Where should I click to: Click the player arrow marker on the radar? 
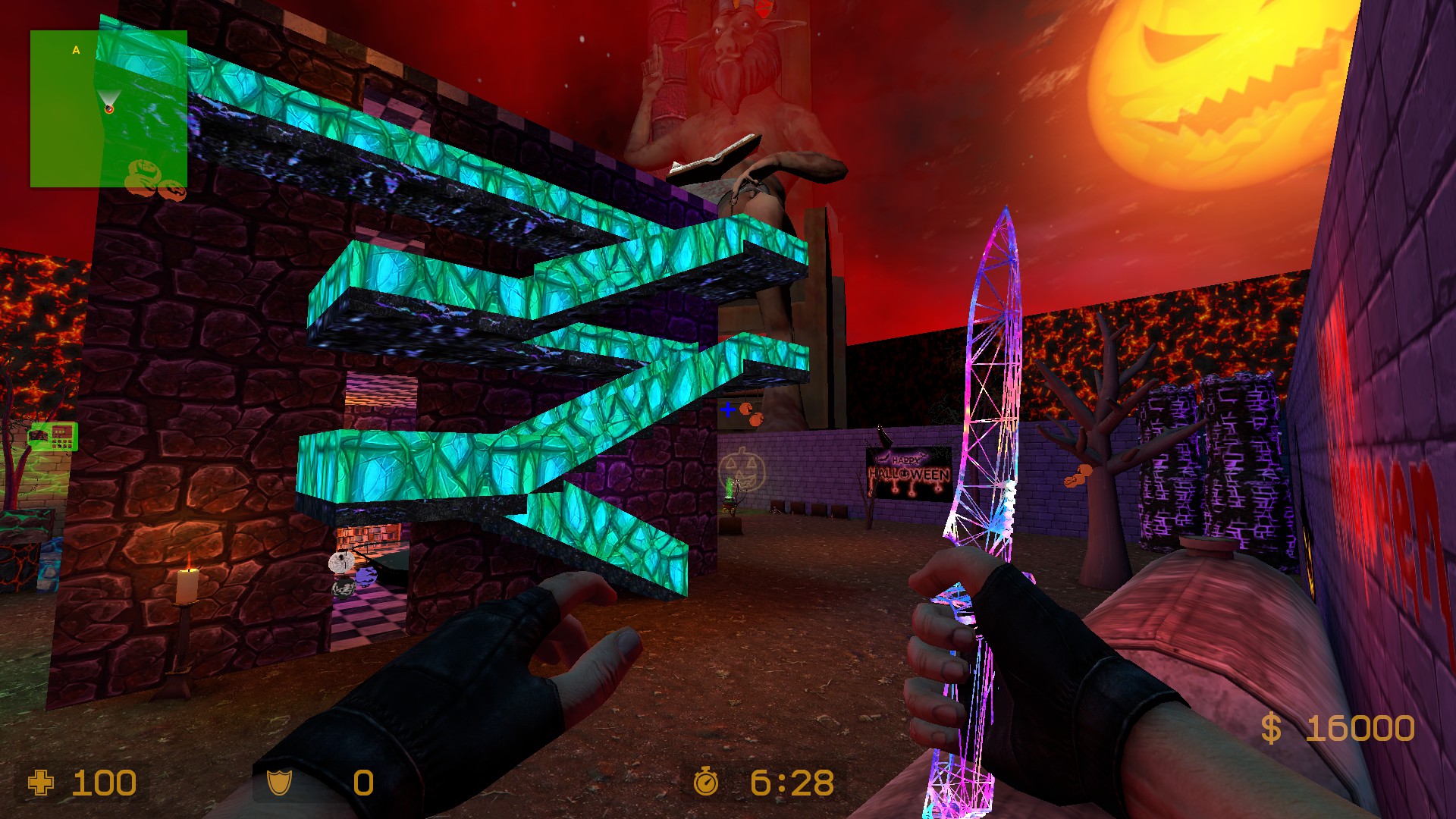tap(110, 106)
